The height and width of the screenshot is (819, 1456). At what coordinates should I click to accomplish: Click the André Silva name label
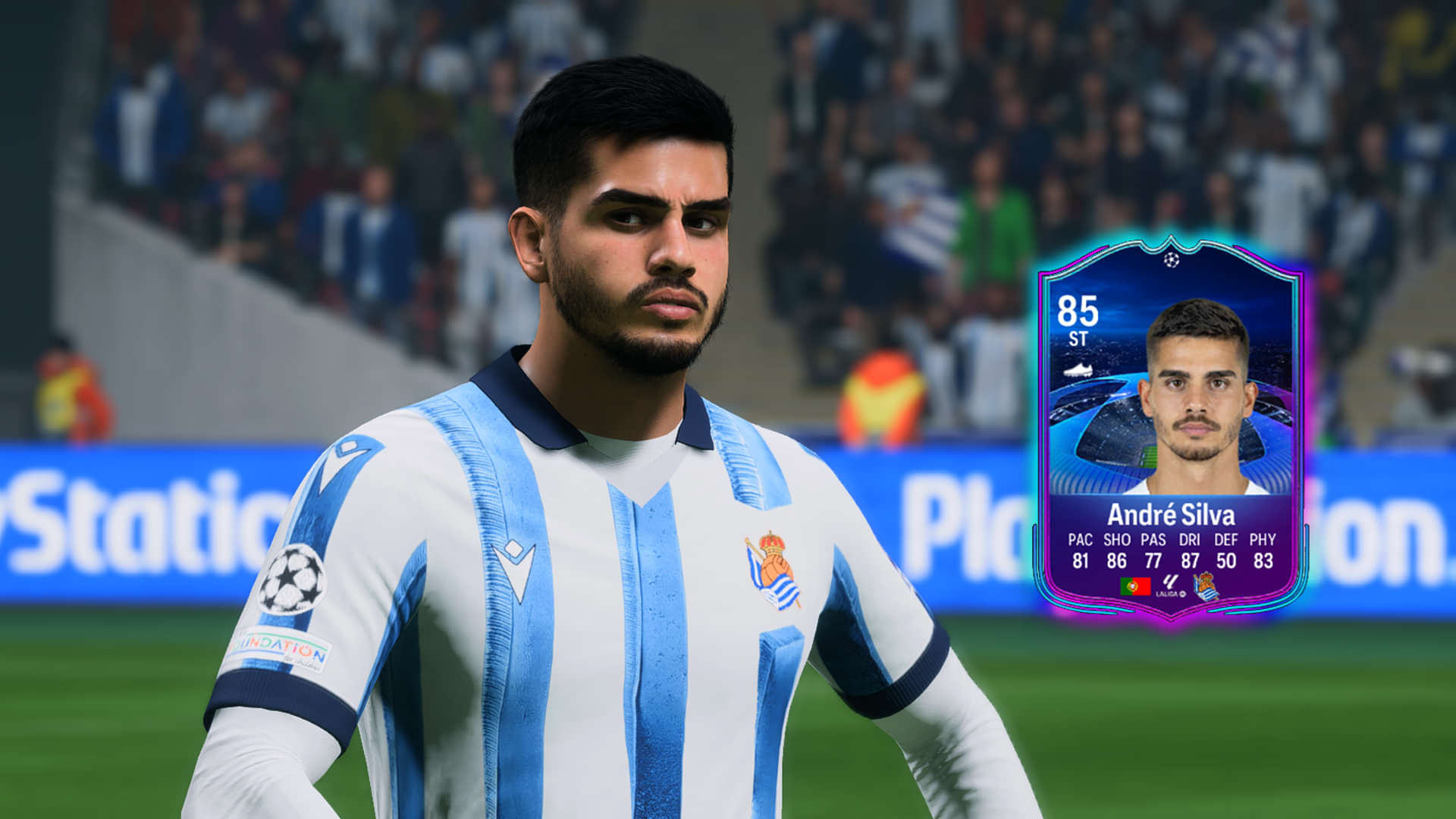(1172, 514)
